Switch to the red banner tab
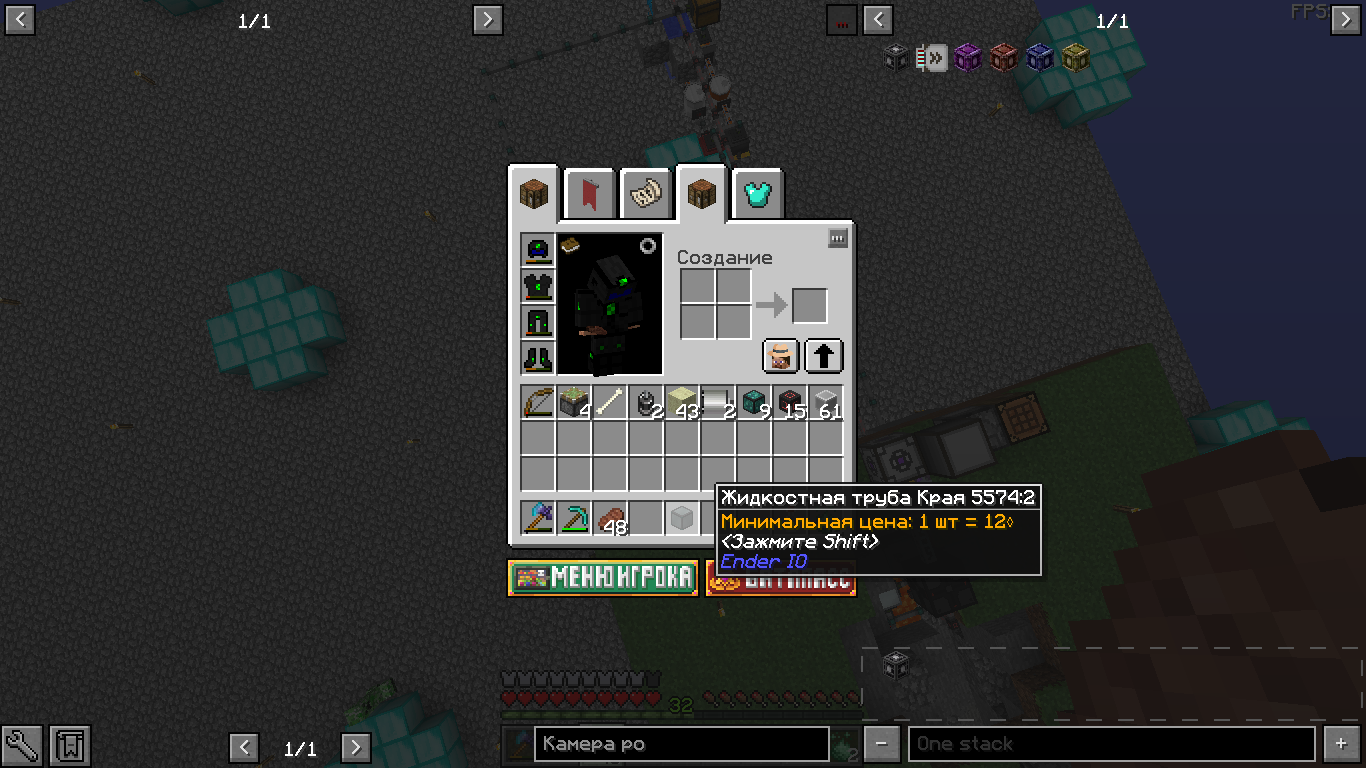1366x768 pixels. pyautogui.click(x=589, y=194)
